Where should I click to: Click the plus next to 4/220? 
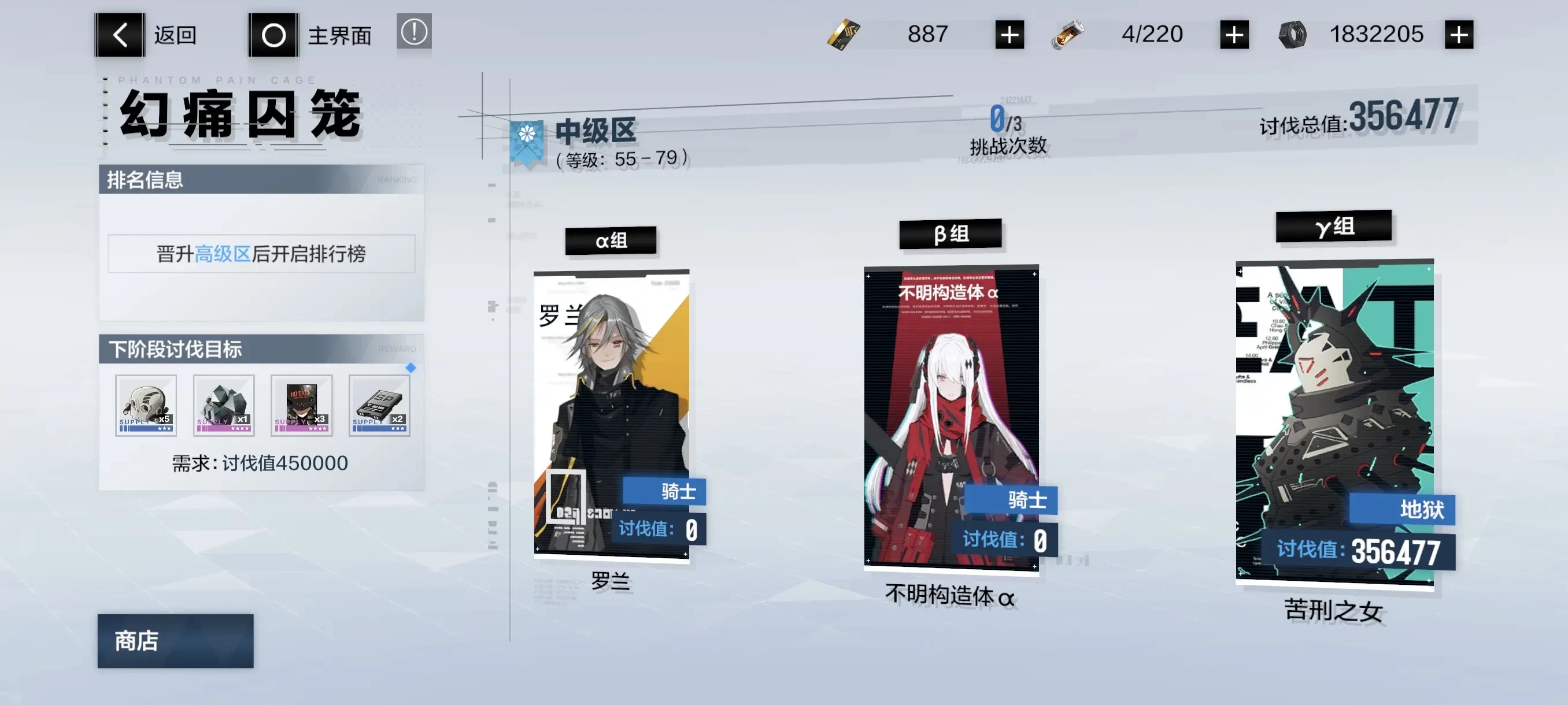coord(1233,34)
